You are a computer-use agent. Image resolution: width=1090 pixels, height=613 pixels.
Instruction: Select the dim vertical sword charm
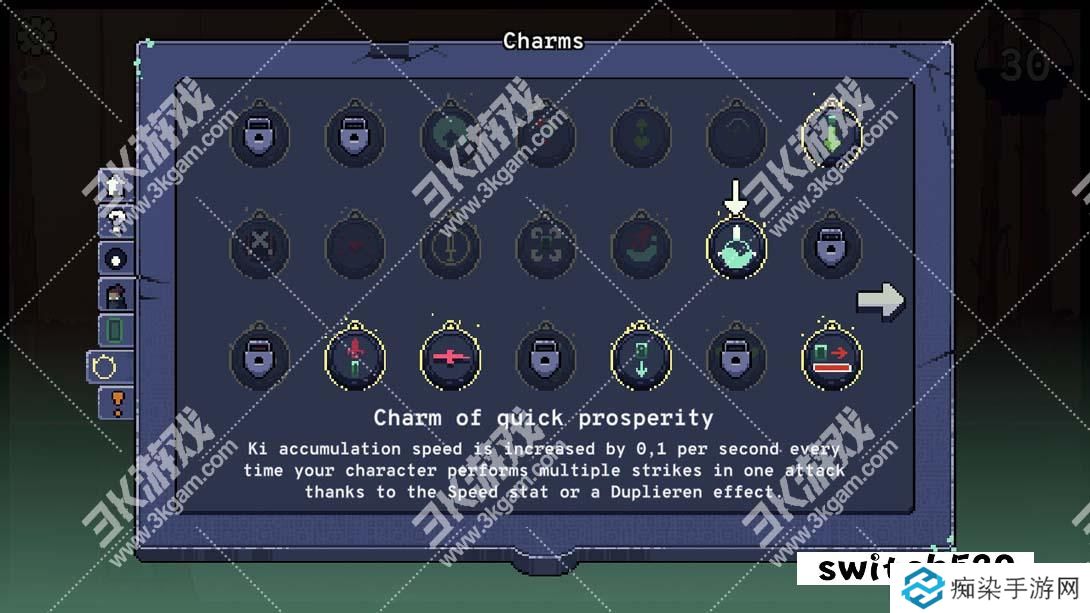451,246
